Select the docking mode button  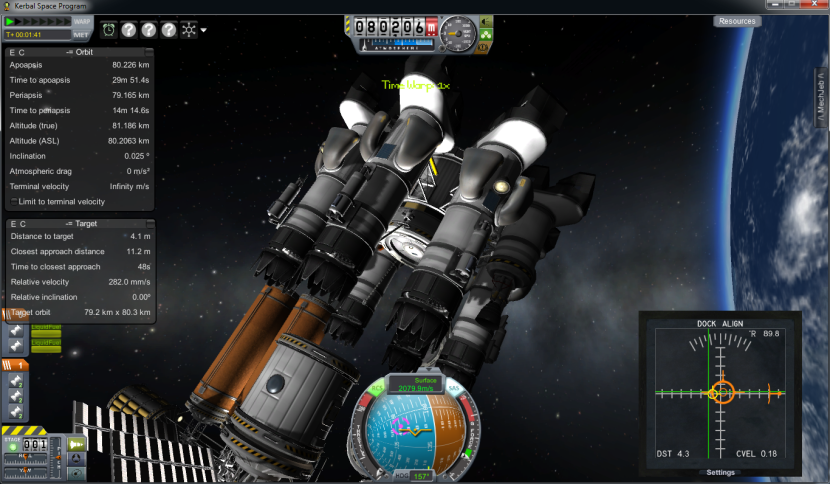(77, 459)
